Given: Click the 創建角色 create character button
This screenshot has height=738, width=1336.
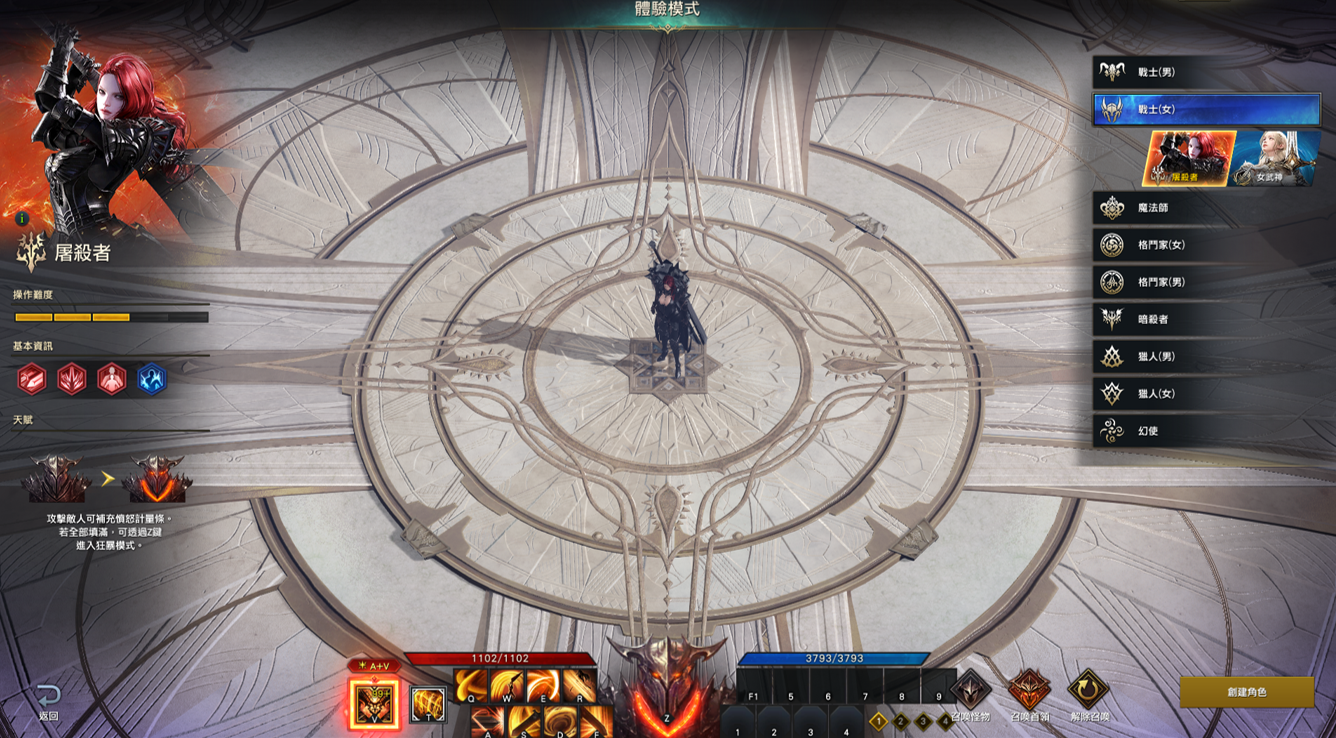Looking at the screenshot, I should pyautogui.click(x=1246, y=692).
